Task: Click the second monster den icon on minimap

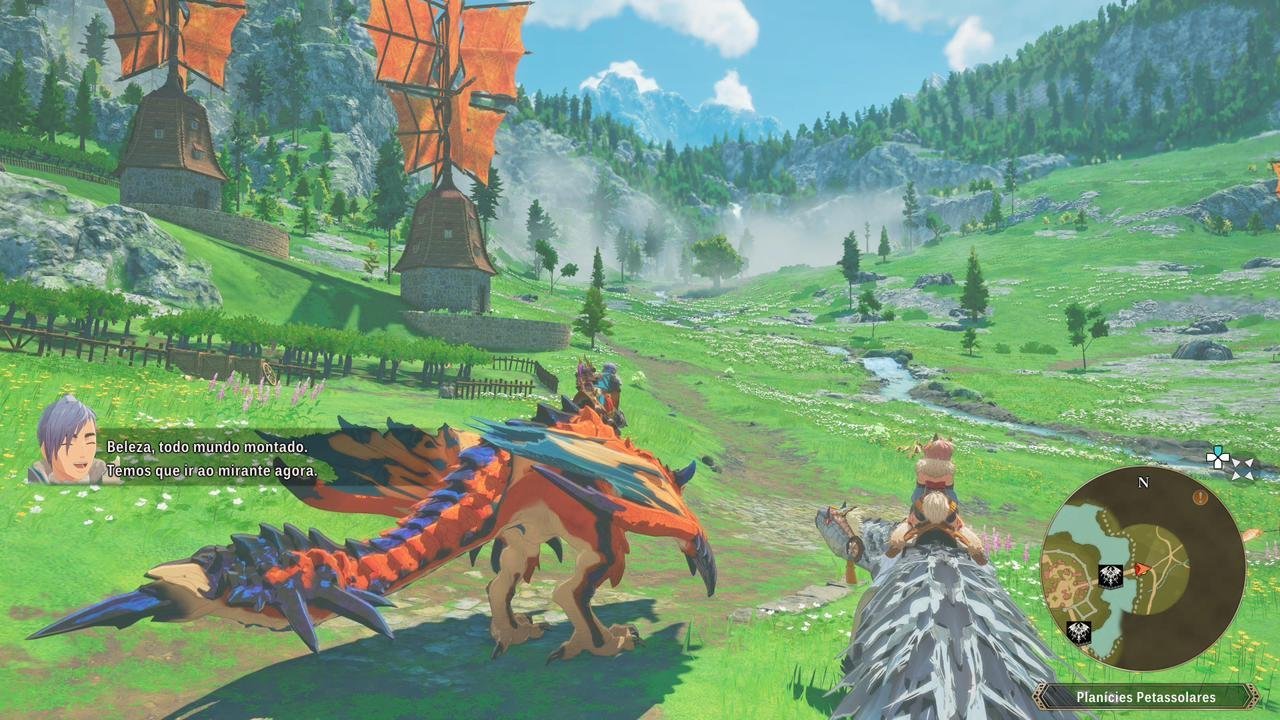Action: point(1077,631)
